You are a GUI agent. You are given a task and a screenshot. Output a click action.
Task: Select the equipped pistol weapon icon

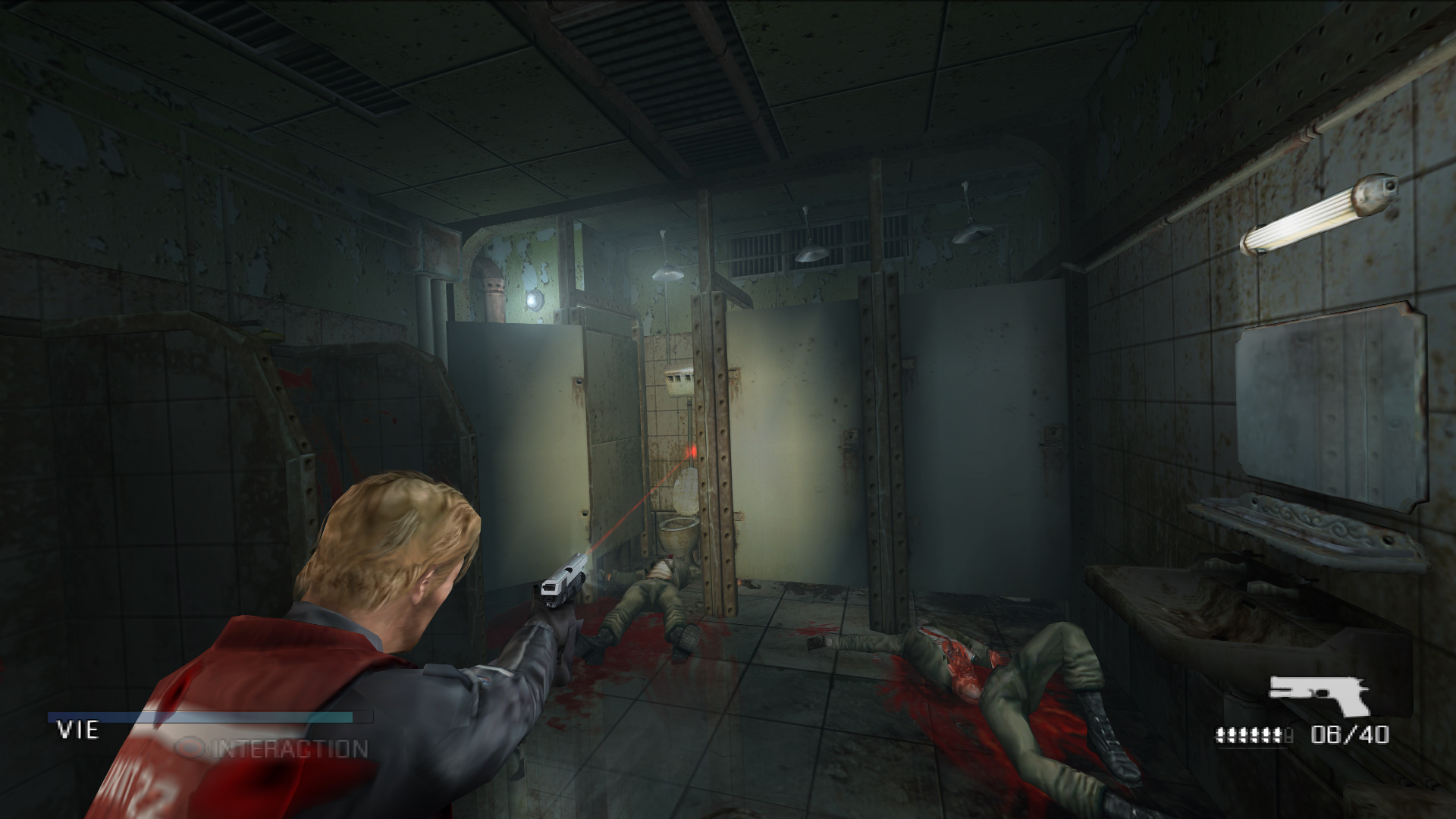1320,694
